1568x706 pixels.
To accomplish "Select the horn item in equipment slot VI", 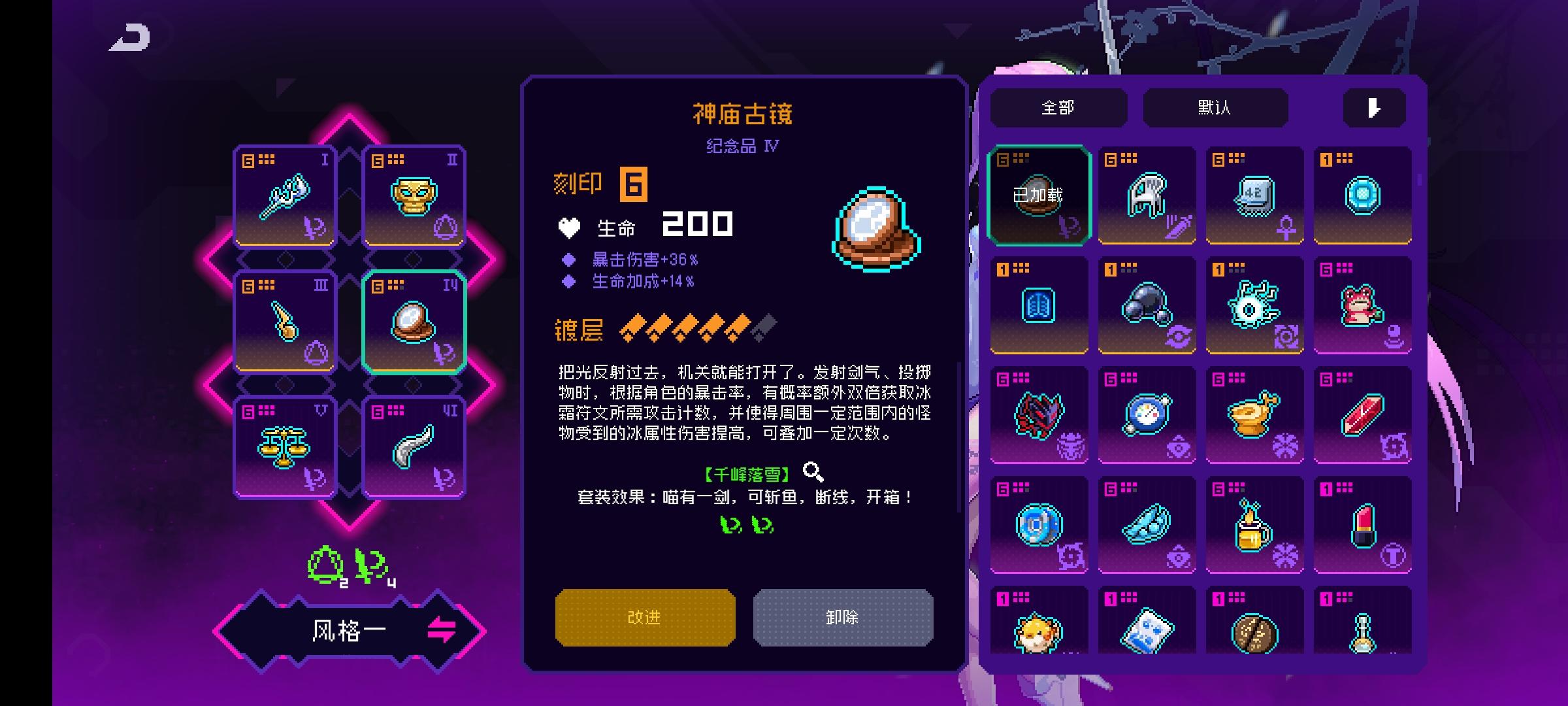I will [413, 446].
